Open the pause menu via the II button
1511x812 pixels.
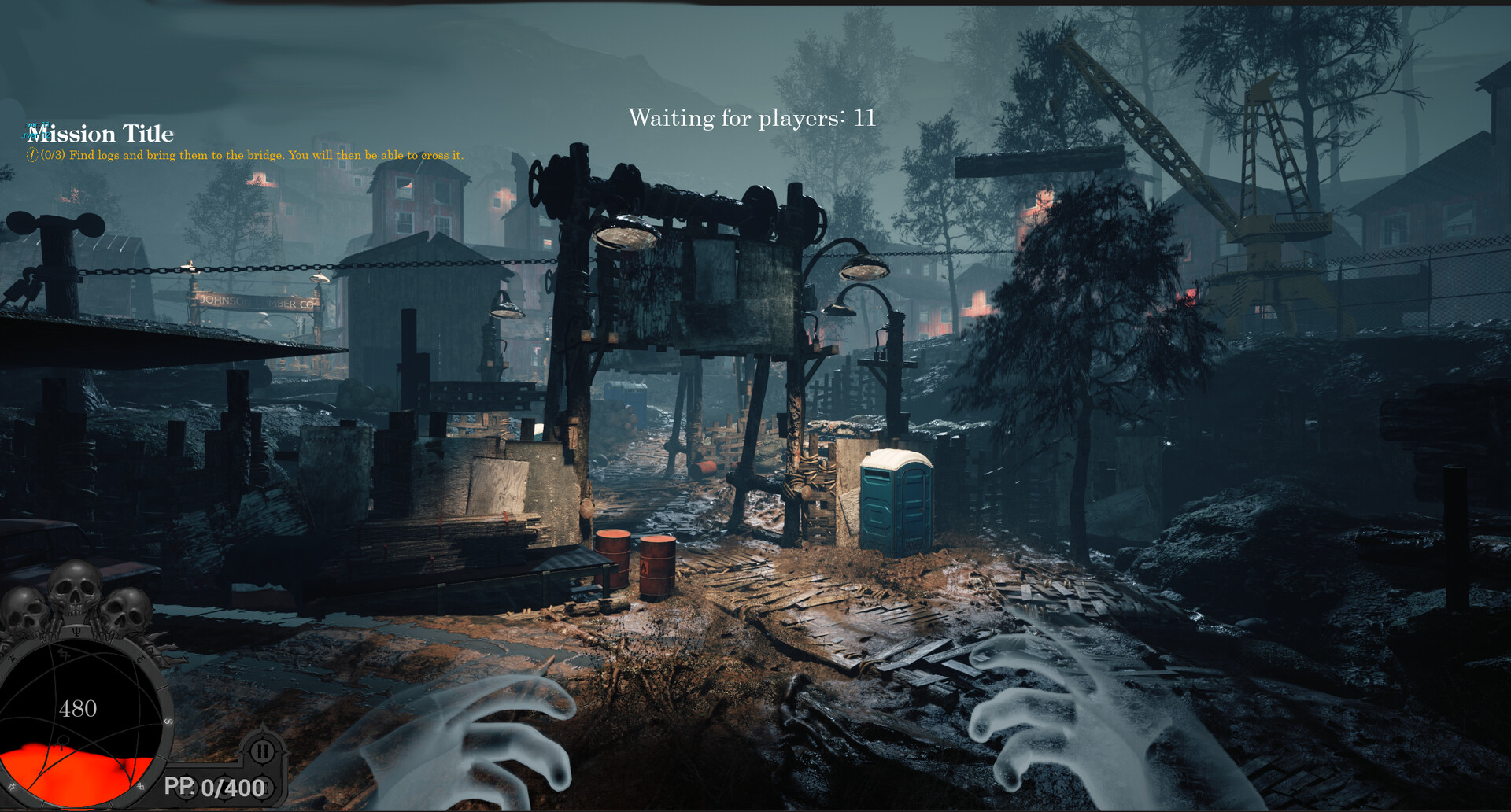(260, 751)
